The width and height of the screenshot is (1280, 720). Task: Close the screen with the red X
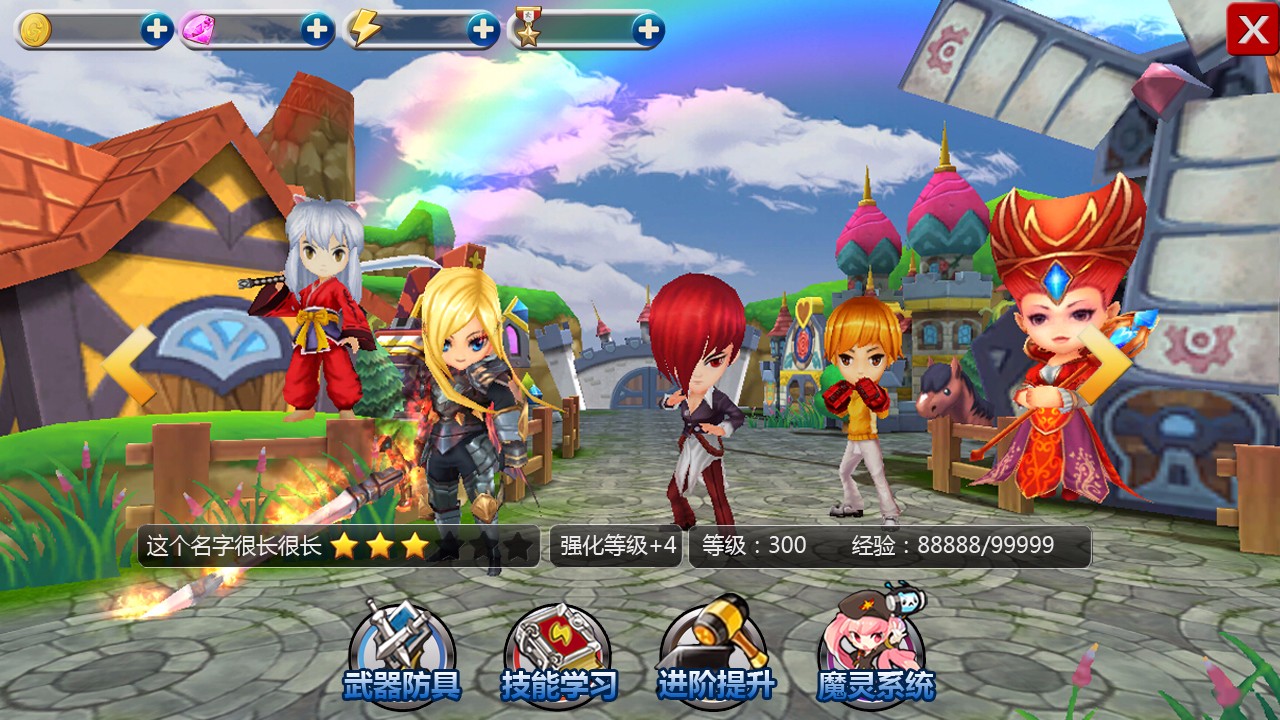pyautogui.click(x=1252, y=30)
